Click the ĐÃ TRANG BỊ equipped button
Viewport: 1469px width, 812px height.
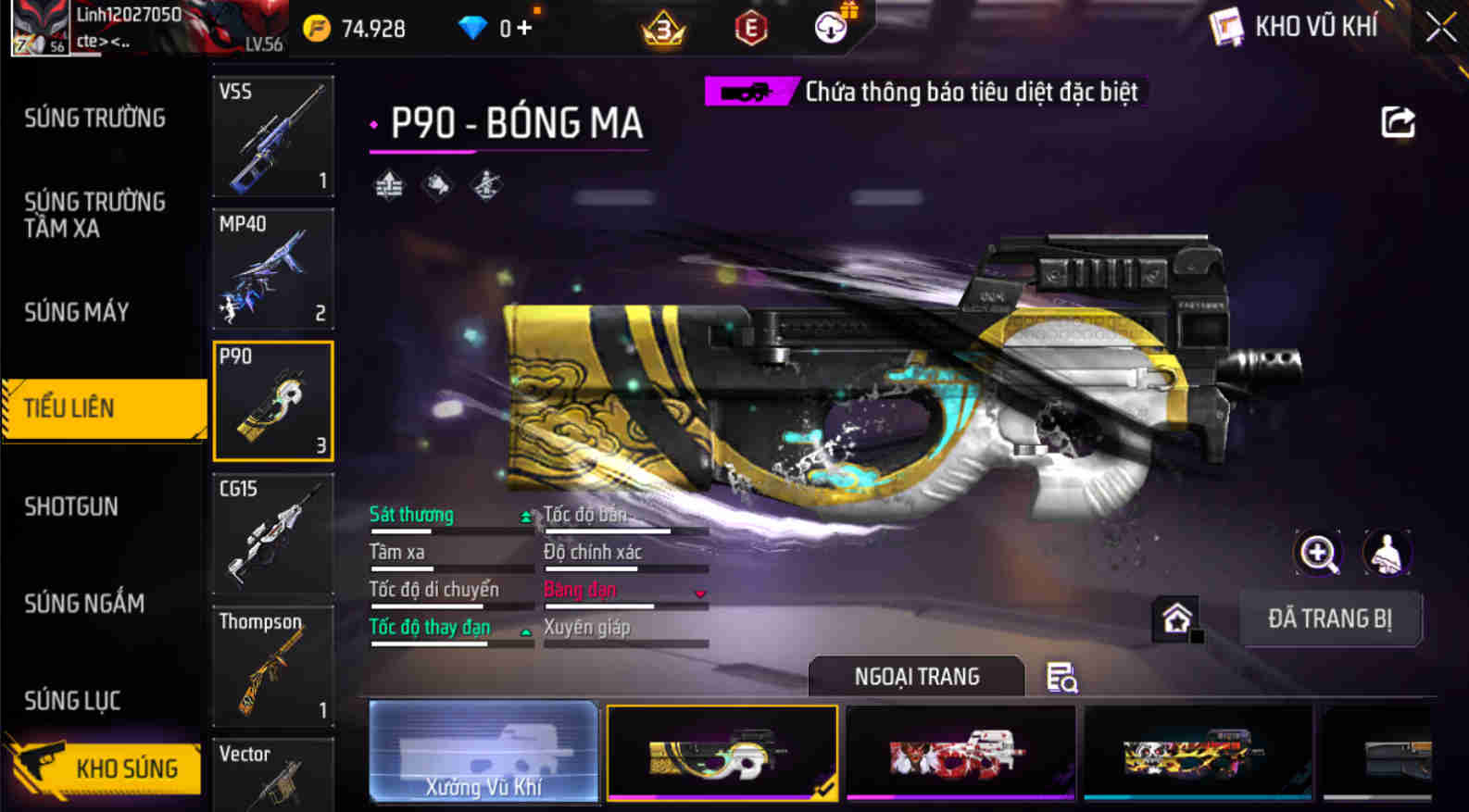pyautogui.click(x=1331, y=618)
